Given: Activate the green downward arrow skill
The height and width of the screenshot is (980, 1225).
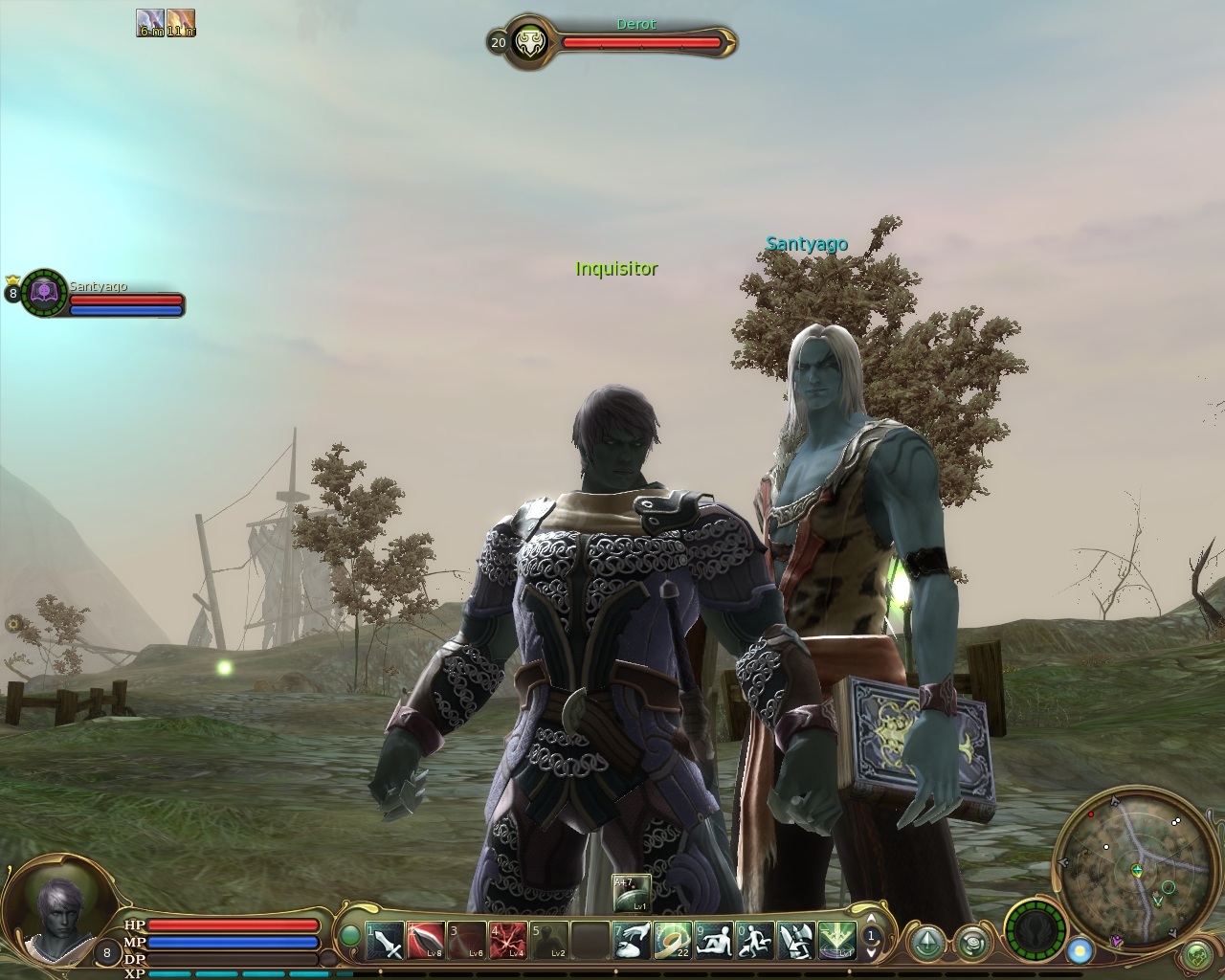Looking at the screenshot, I should point(835,941).
